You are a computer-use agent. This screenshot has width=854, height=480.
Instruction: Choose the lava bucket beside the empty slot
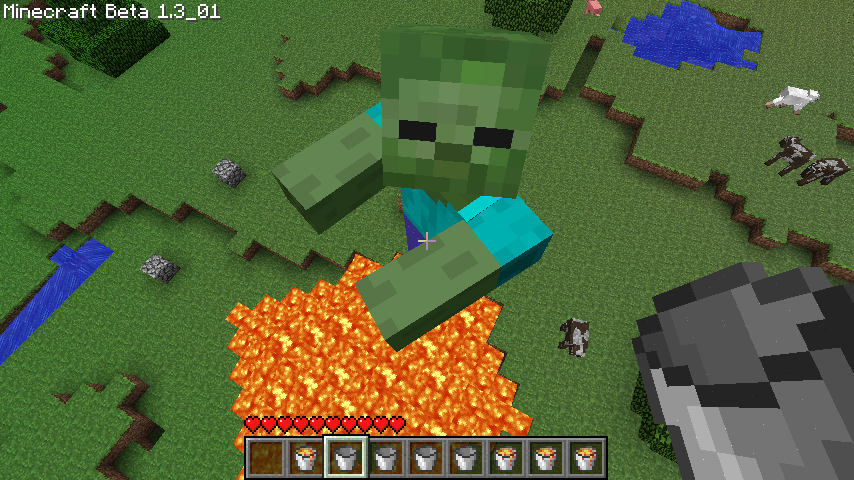(306, 458)
